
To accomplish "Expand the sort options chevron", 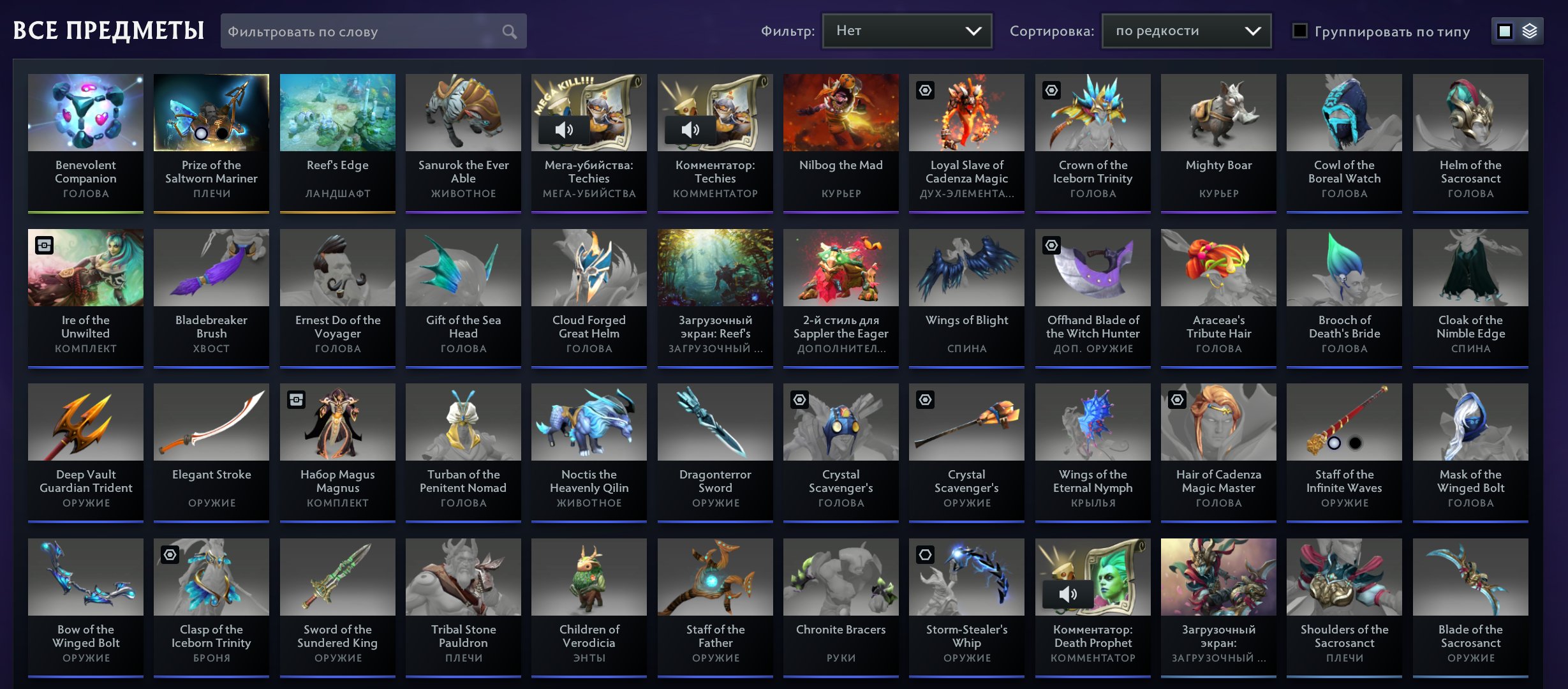I will (x=1253, y=30).
